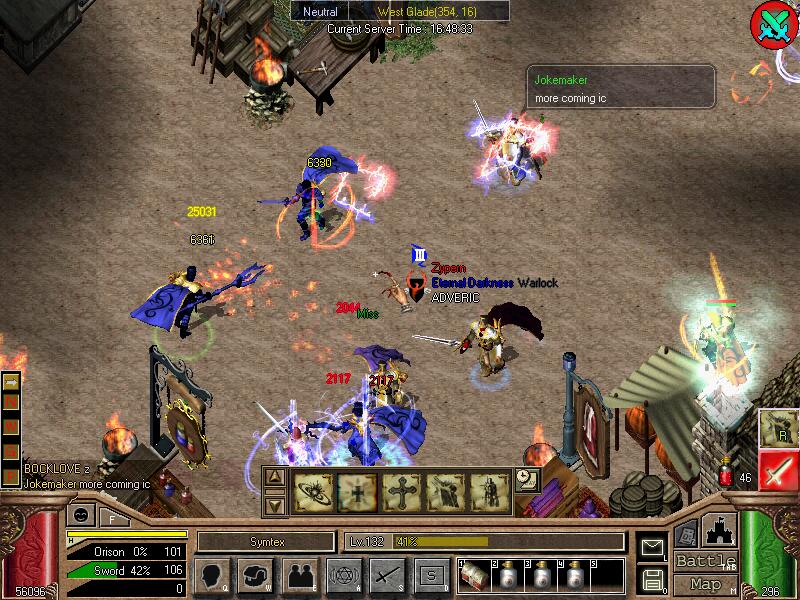Click the clock icon beside skill bar
This screenshot has width=800, height=600.
coord(526,480)
